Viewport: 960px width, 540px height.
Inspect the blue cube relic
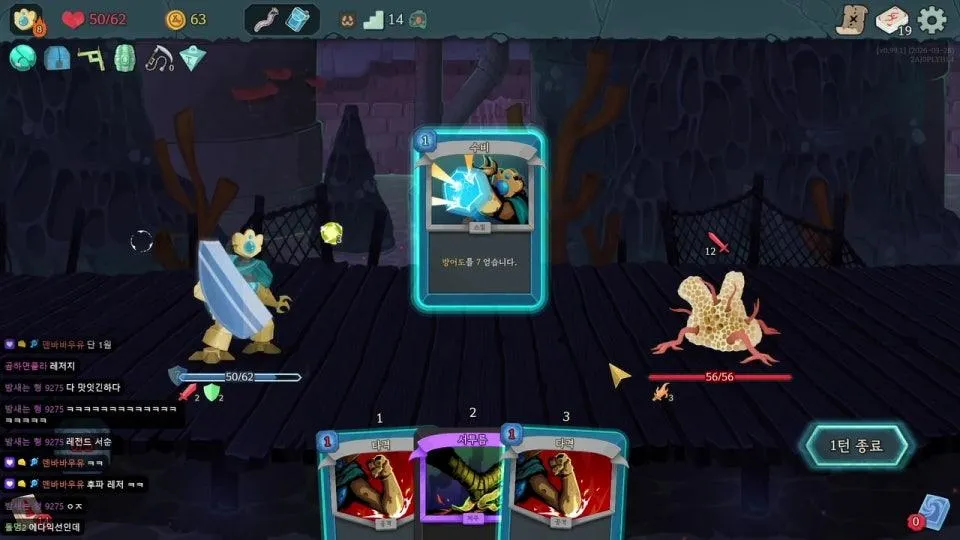click(x=57, y=58)
